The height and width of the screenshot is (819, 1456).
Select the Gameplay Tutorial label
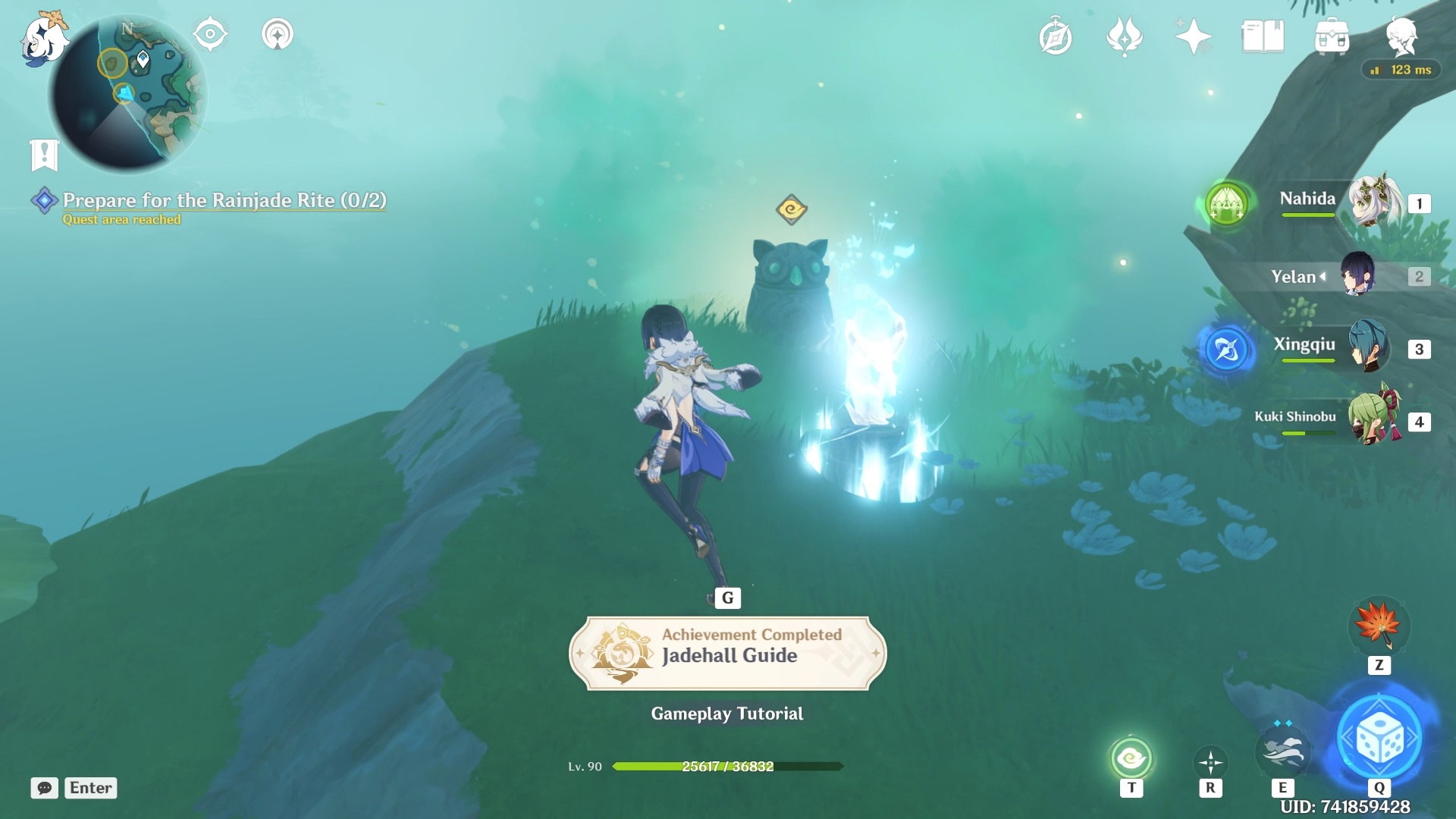coord(726,713)
